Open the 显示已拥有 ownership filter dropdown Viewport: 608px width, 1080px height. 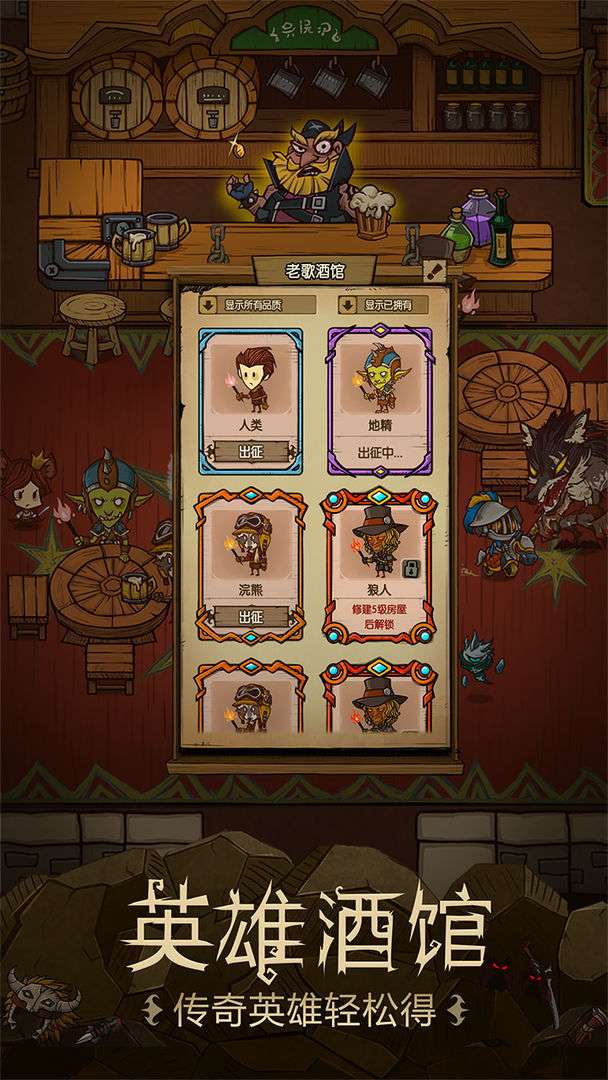[386, 305]
